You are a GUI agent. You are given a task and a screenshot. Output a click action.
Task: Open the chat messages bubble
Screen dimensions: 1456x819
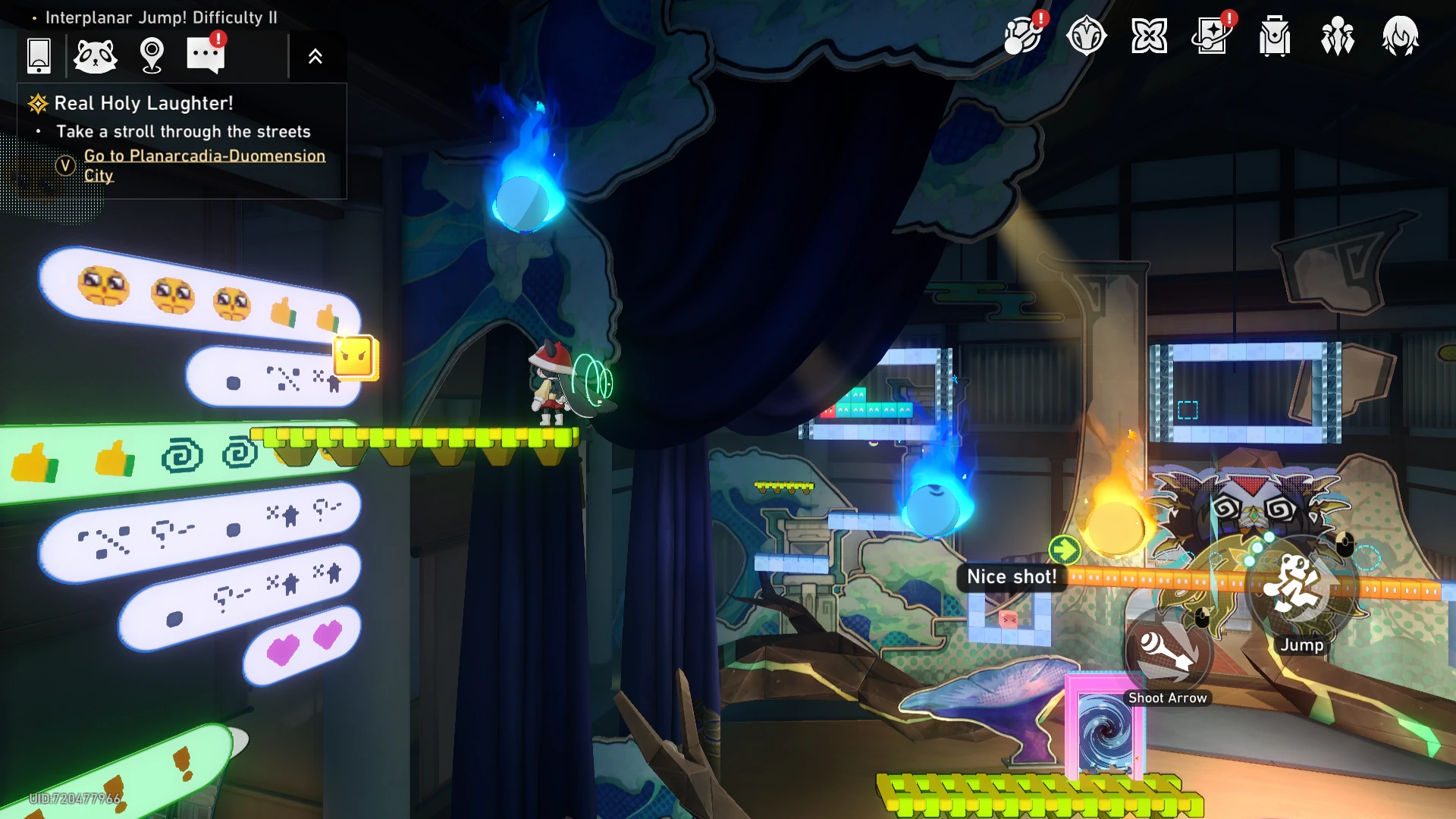coord(206,55)
